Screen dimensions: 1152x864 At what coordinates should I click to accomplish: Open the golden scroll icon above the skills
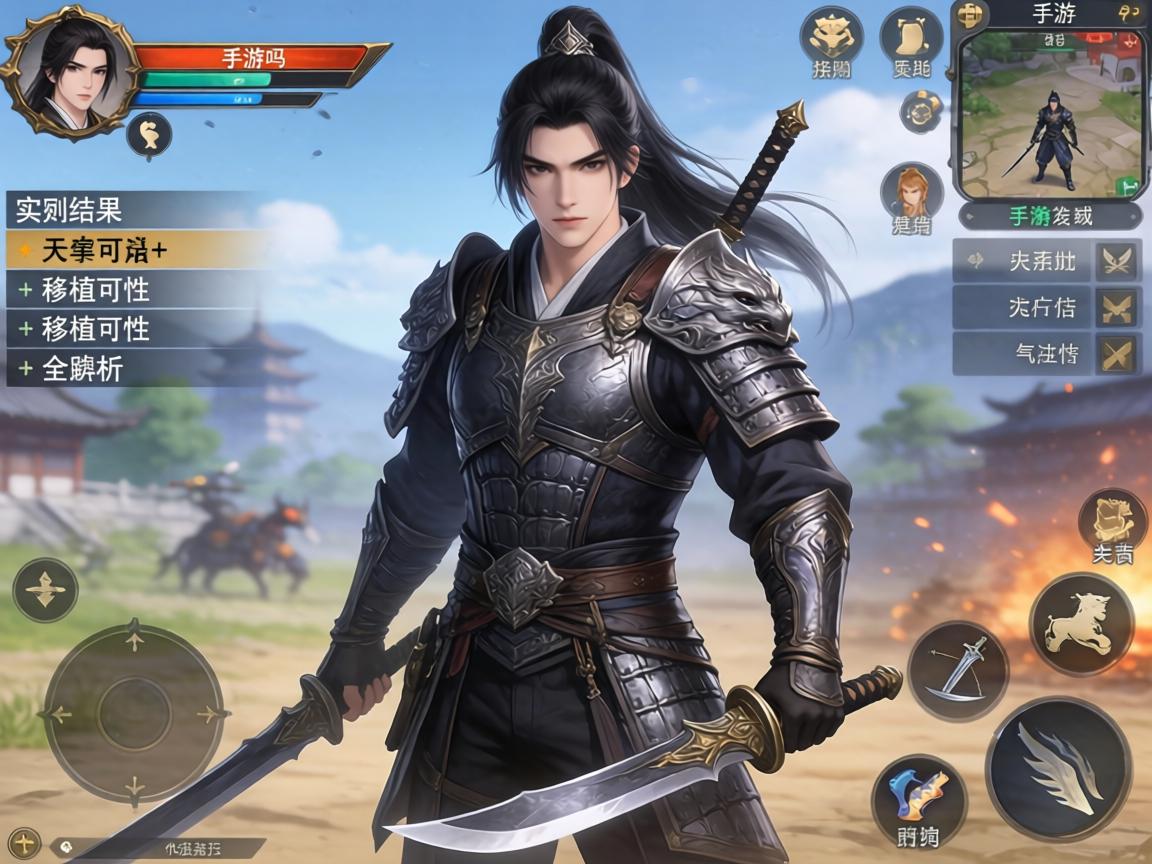[x=1111, y=524]
